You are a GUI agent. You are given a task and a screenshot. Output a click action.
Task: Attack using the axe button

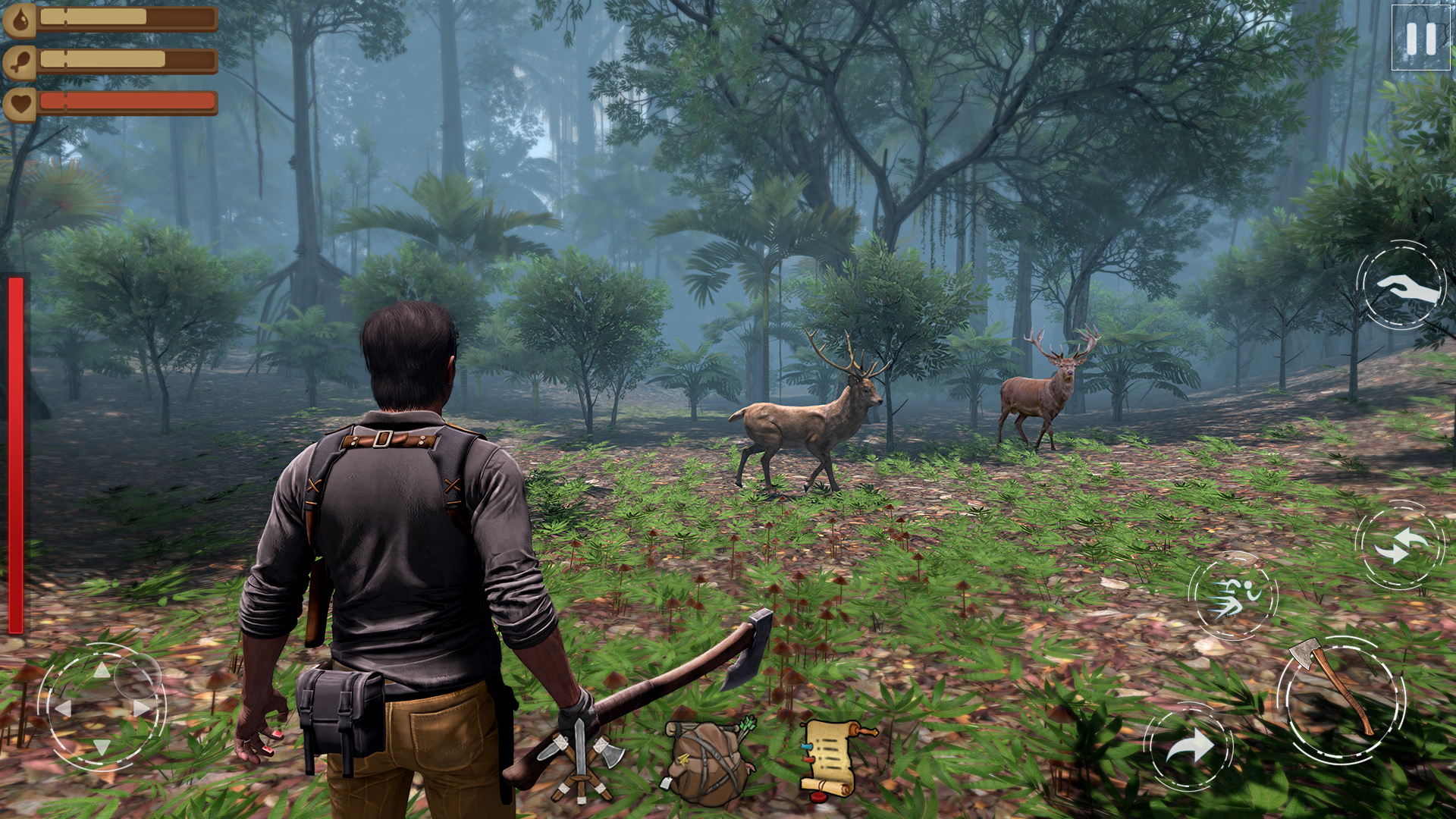[x=1341, y=699]
